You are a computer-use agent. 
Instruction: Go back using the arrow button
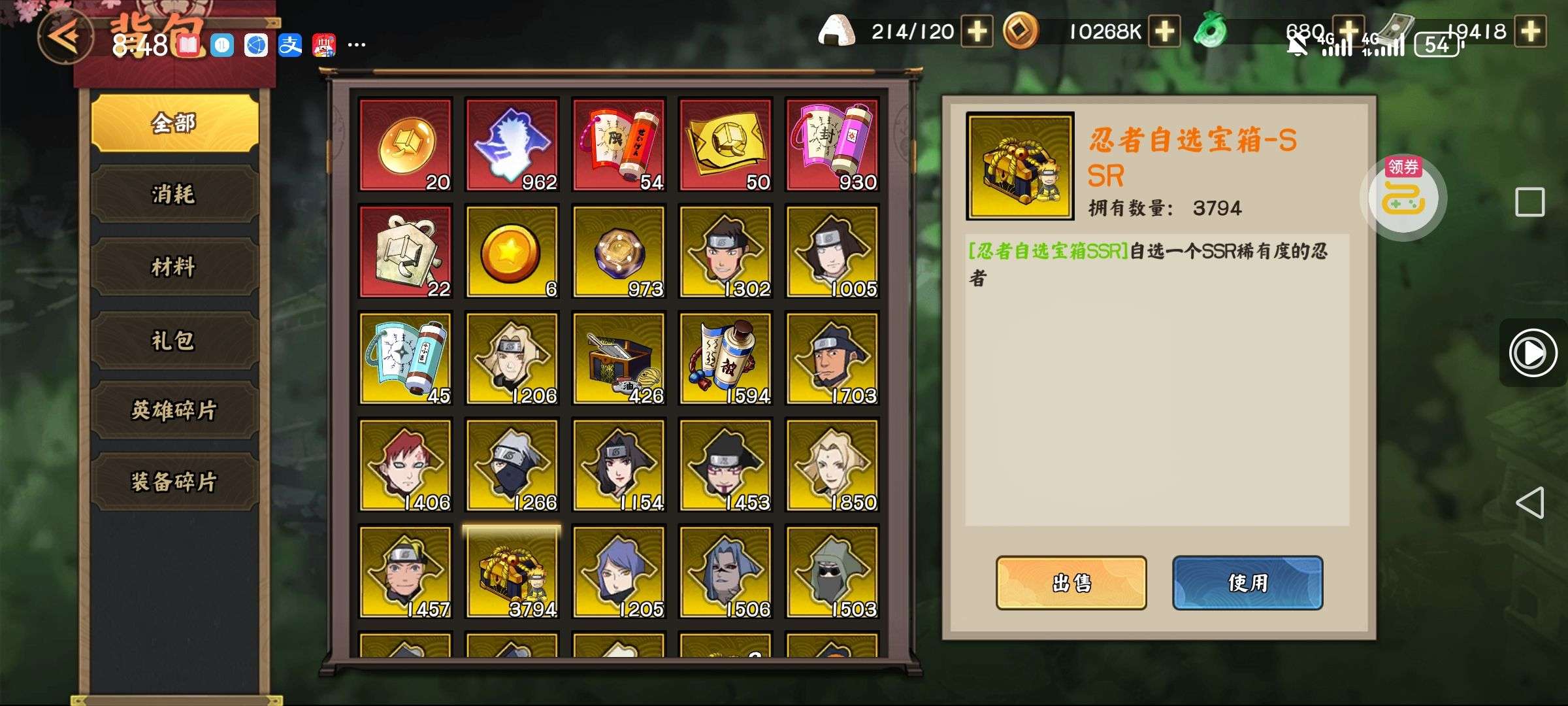(x=65, y=36)
